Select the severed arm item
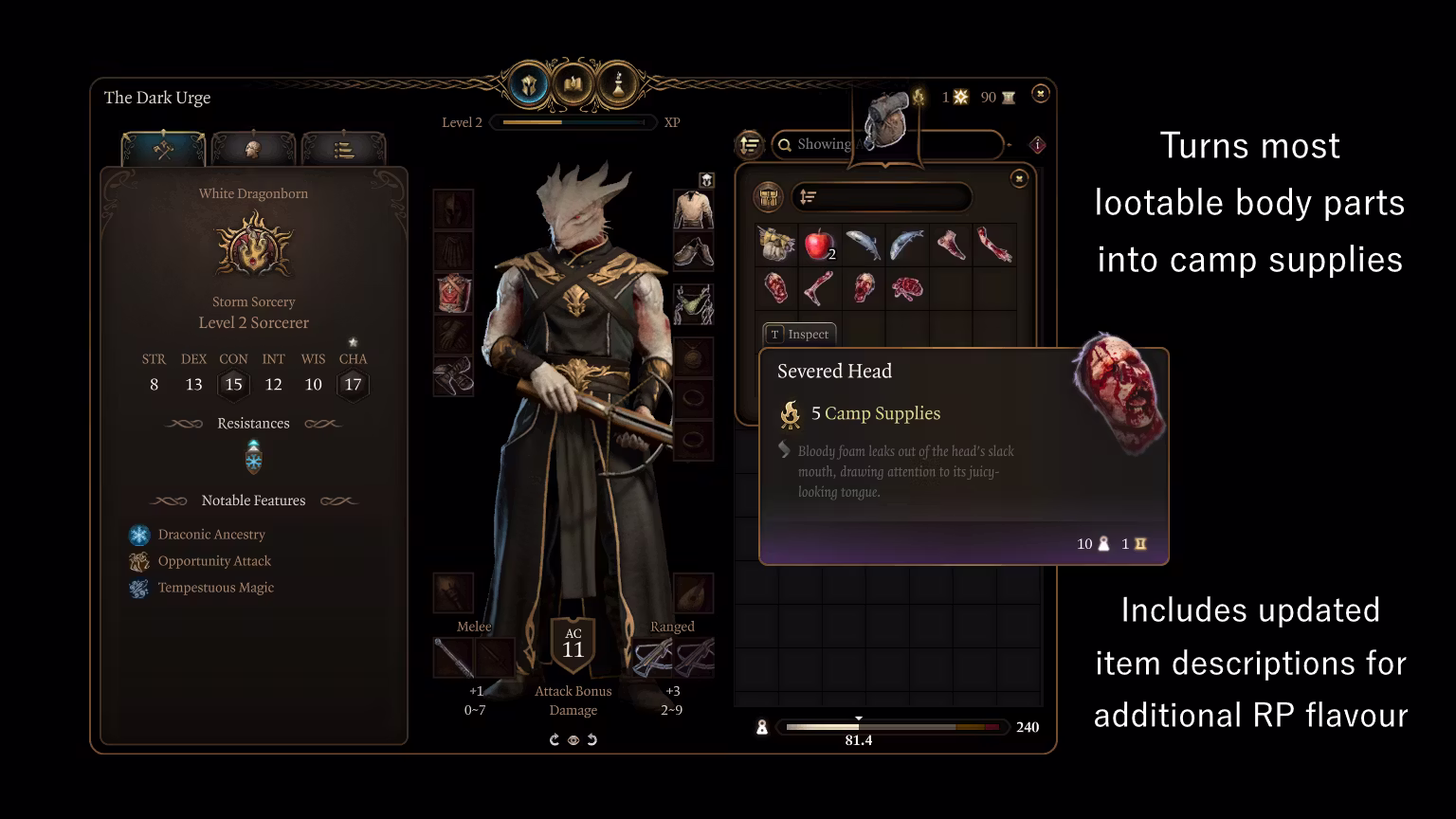This screenshot has width=1456, height=819. click(993, 245)
